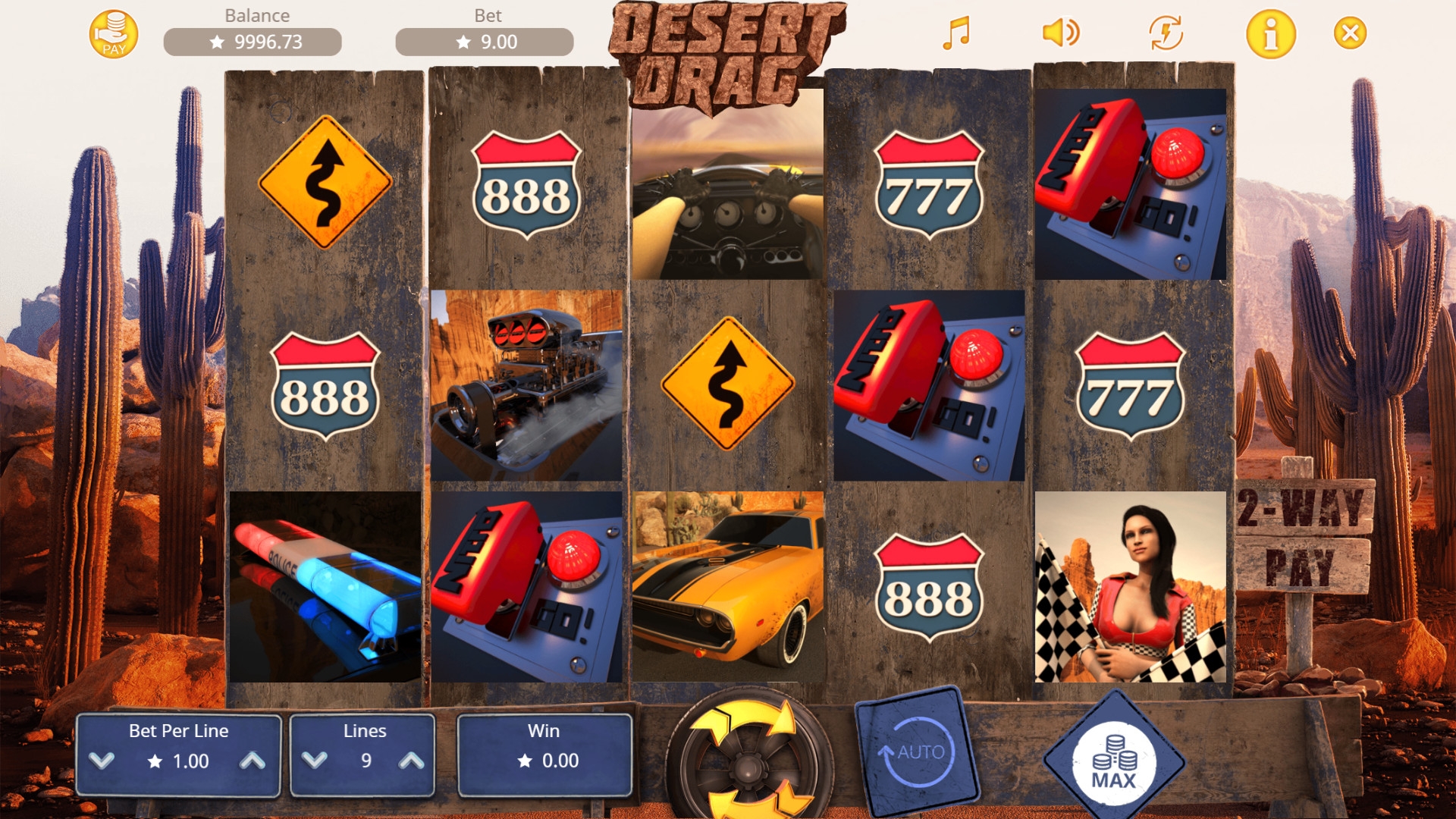The width and height of the screenshot is (1456, 819).
Task: Open the info button
Action: point(1271,34)
